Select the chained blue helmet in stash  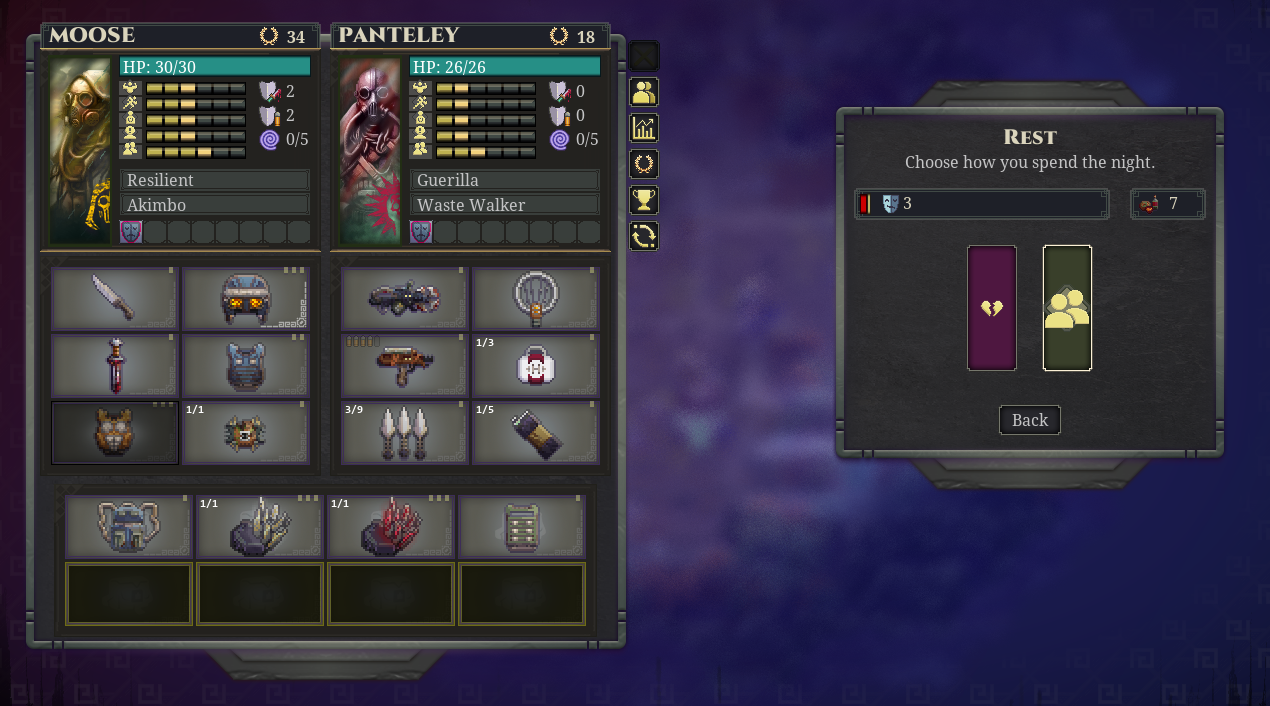click(128, 526)
